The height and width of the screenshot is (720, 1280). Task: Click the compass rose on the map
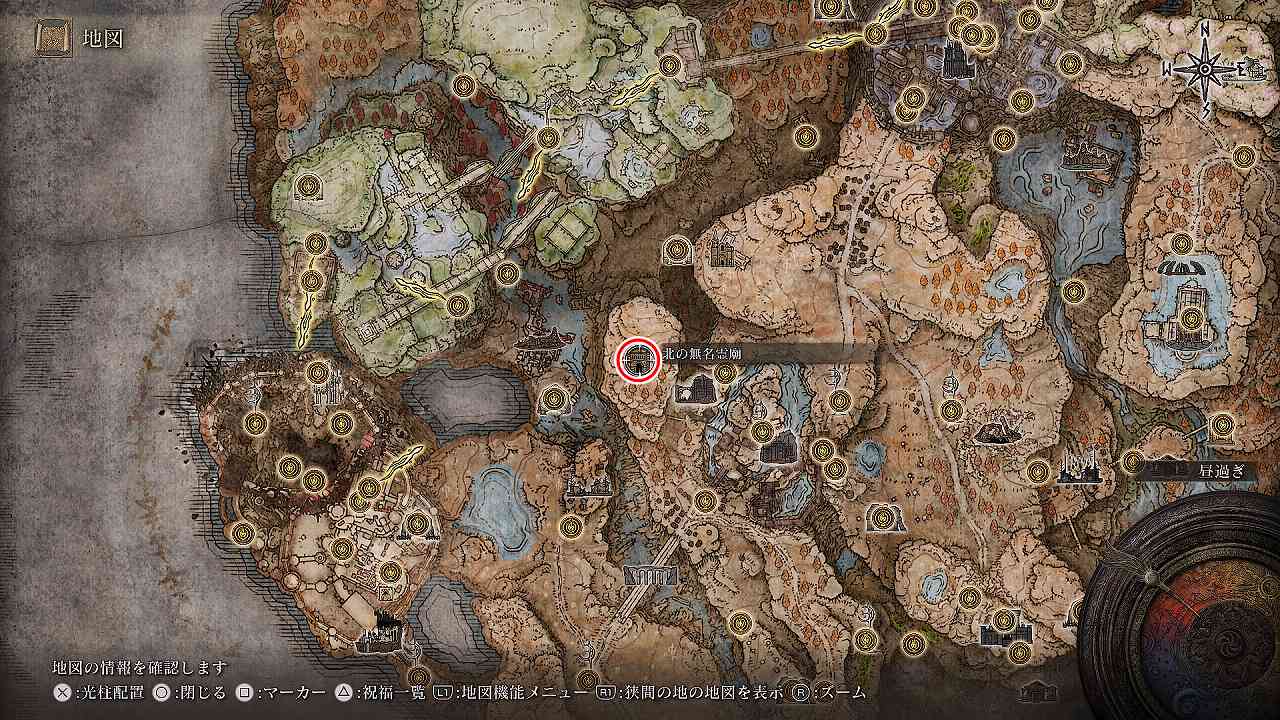[1206, 69]
